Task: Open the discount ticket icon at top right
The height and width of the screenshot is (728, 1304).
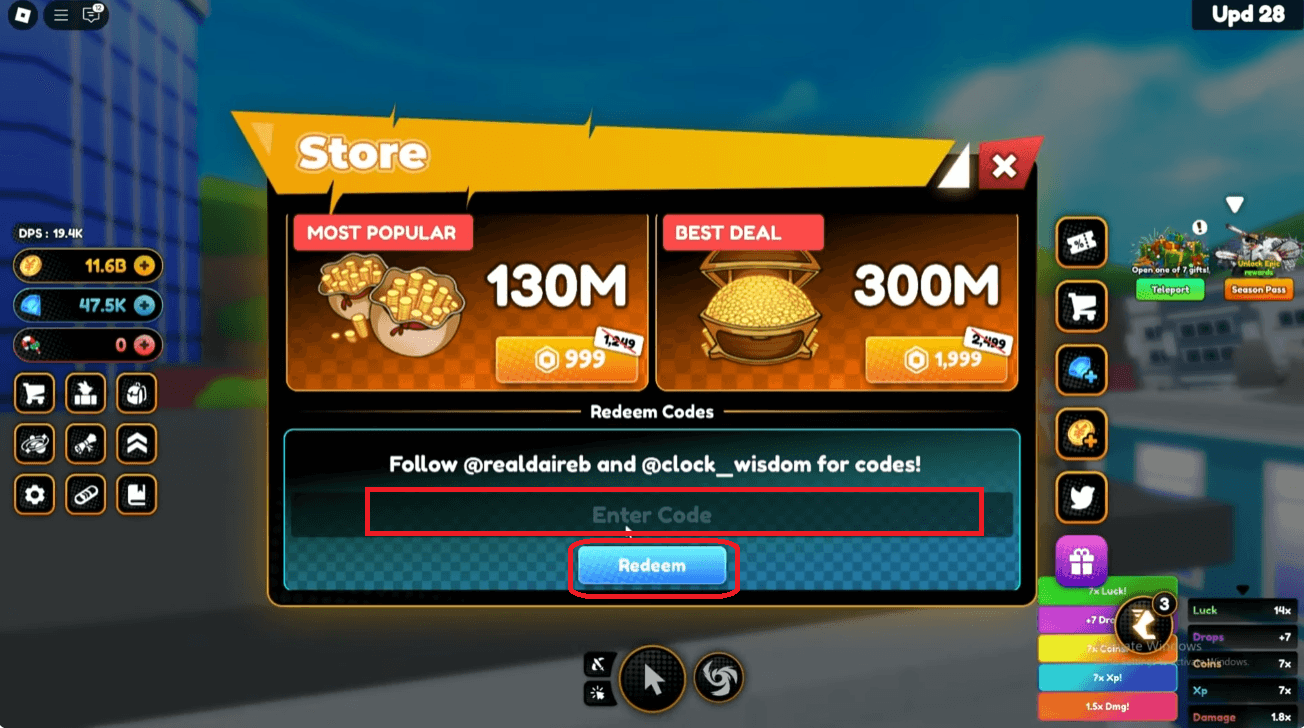Action: (1081, 243)
